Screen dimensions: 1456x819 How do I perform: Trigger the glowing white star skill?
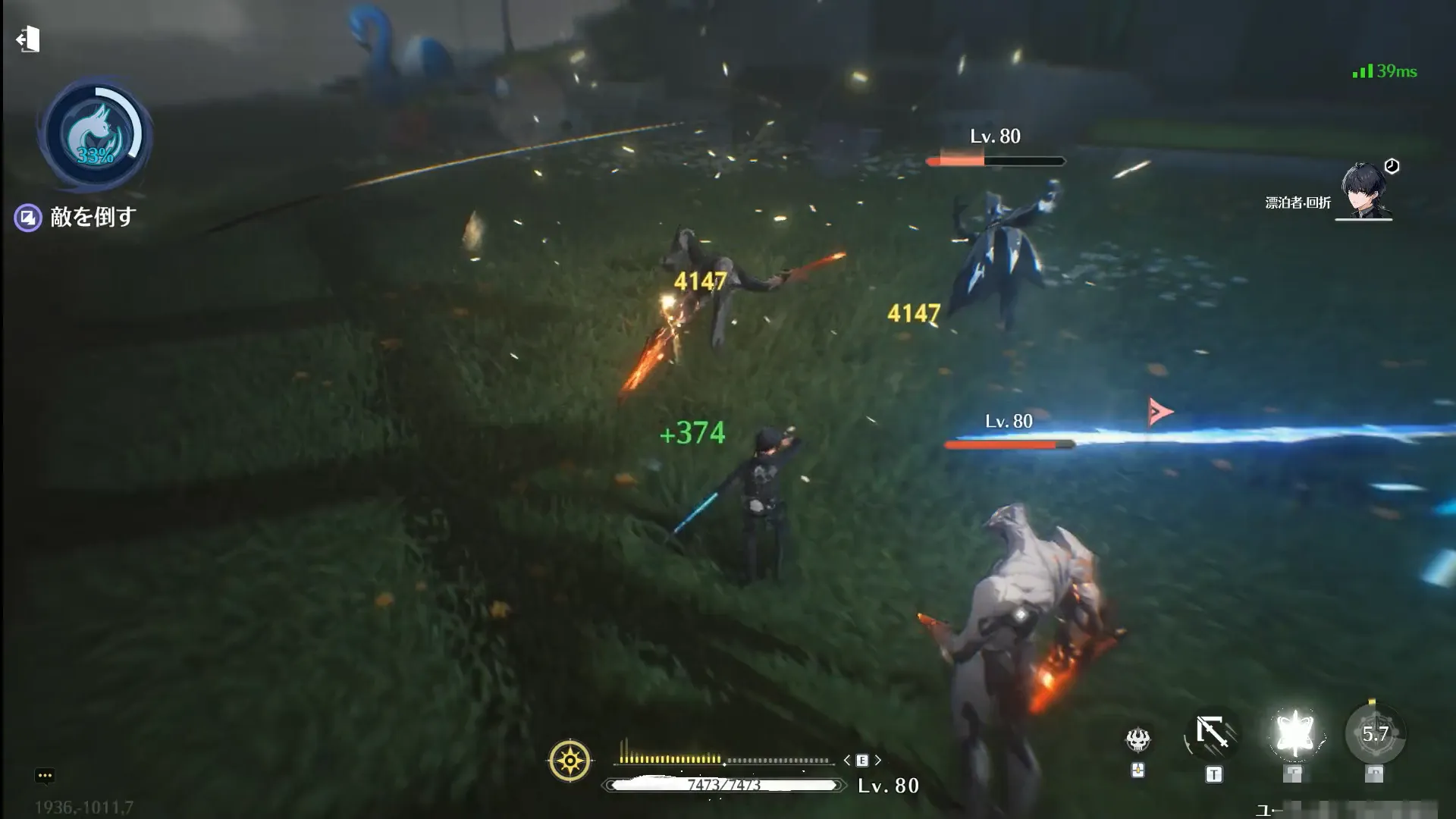click(1294, 734)
